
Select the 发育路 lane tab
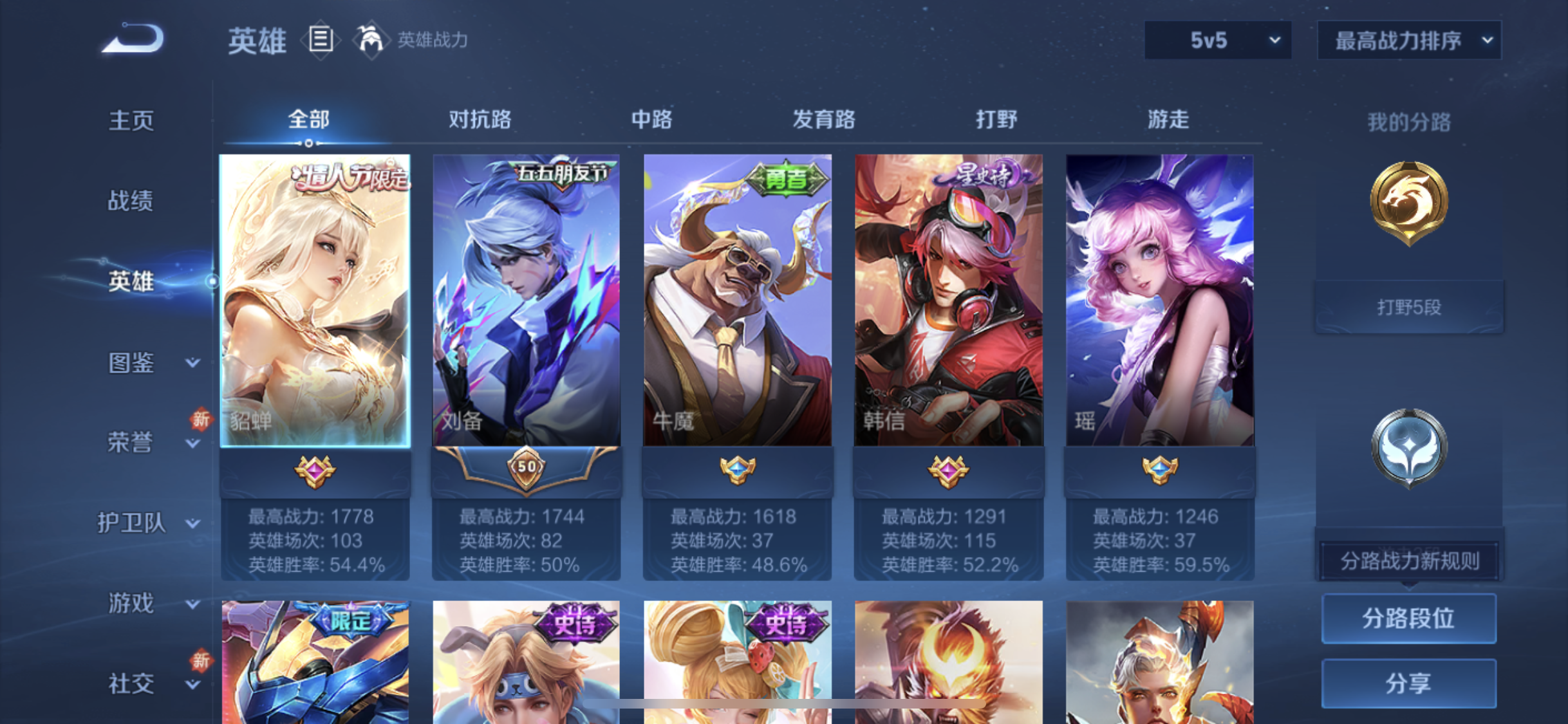823,120
